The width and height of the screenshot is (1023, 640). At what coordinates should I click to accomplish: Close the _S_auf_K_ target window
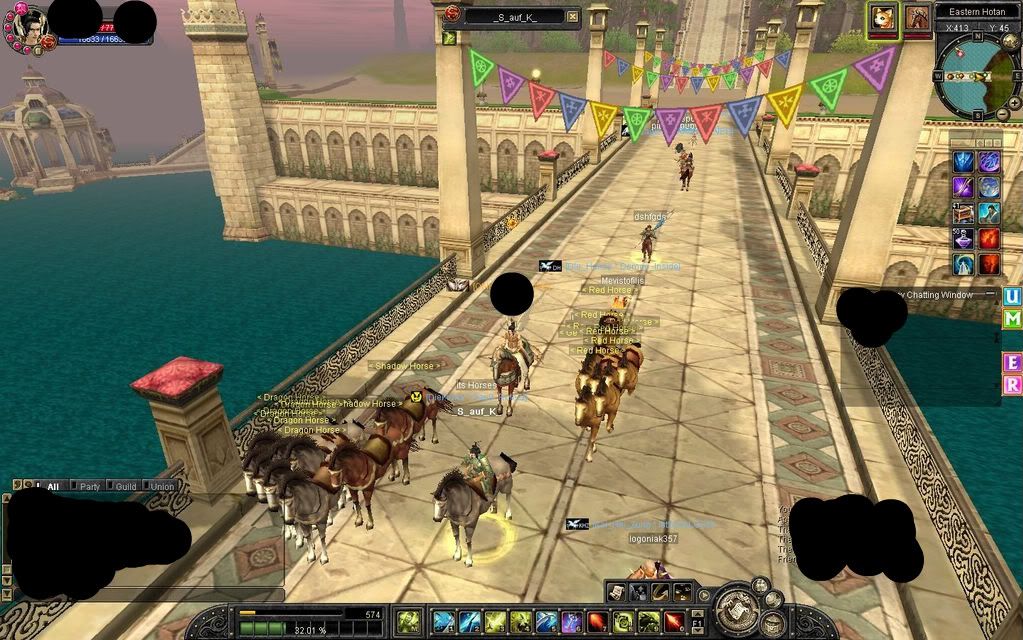point(572,16)
